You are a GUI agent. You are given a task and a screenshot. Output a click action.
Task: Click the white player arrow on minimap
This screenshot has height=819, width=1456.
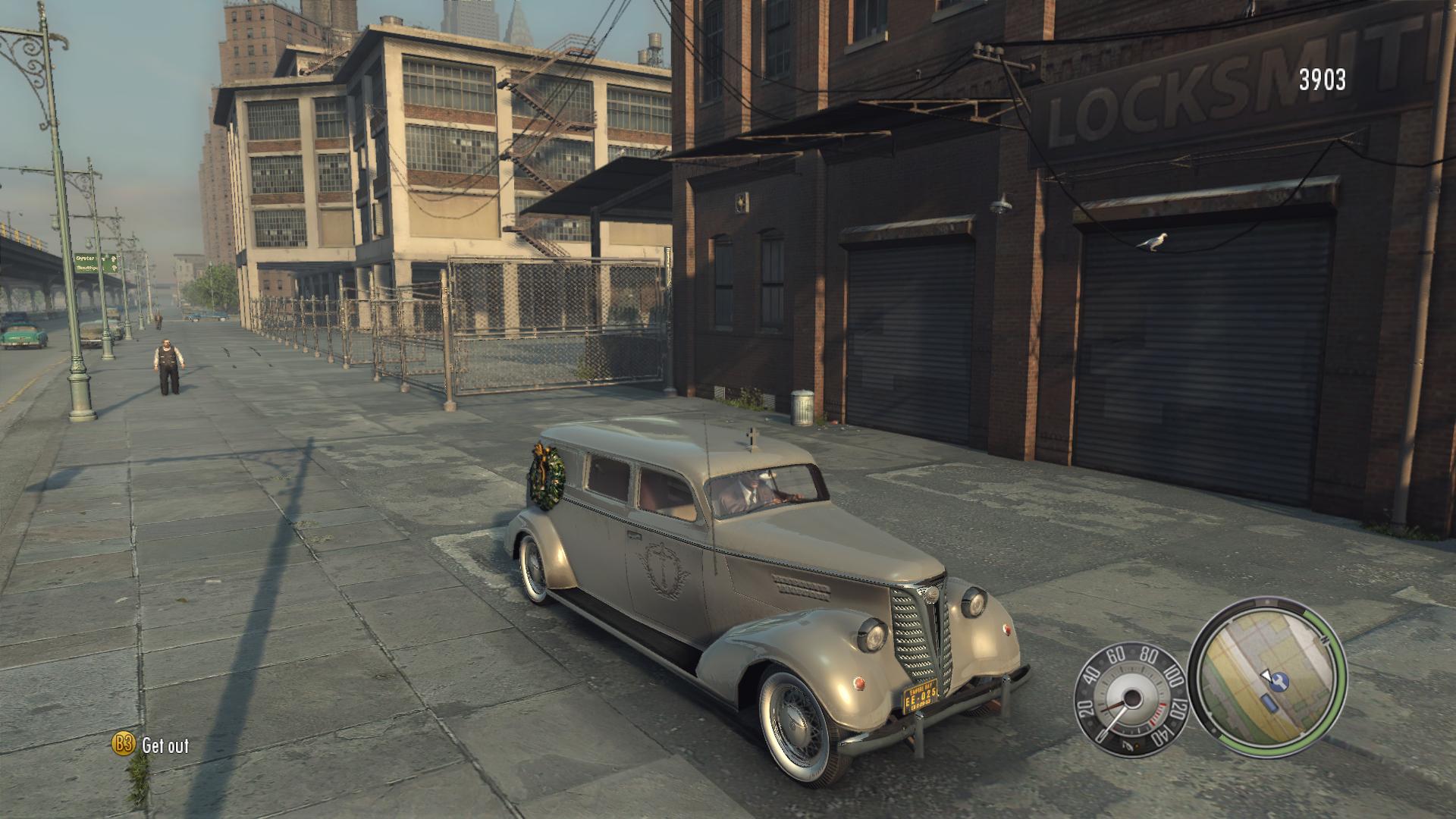(x=1266, y=676)
